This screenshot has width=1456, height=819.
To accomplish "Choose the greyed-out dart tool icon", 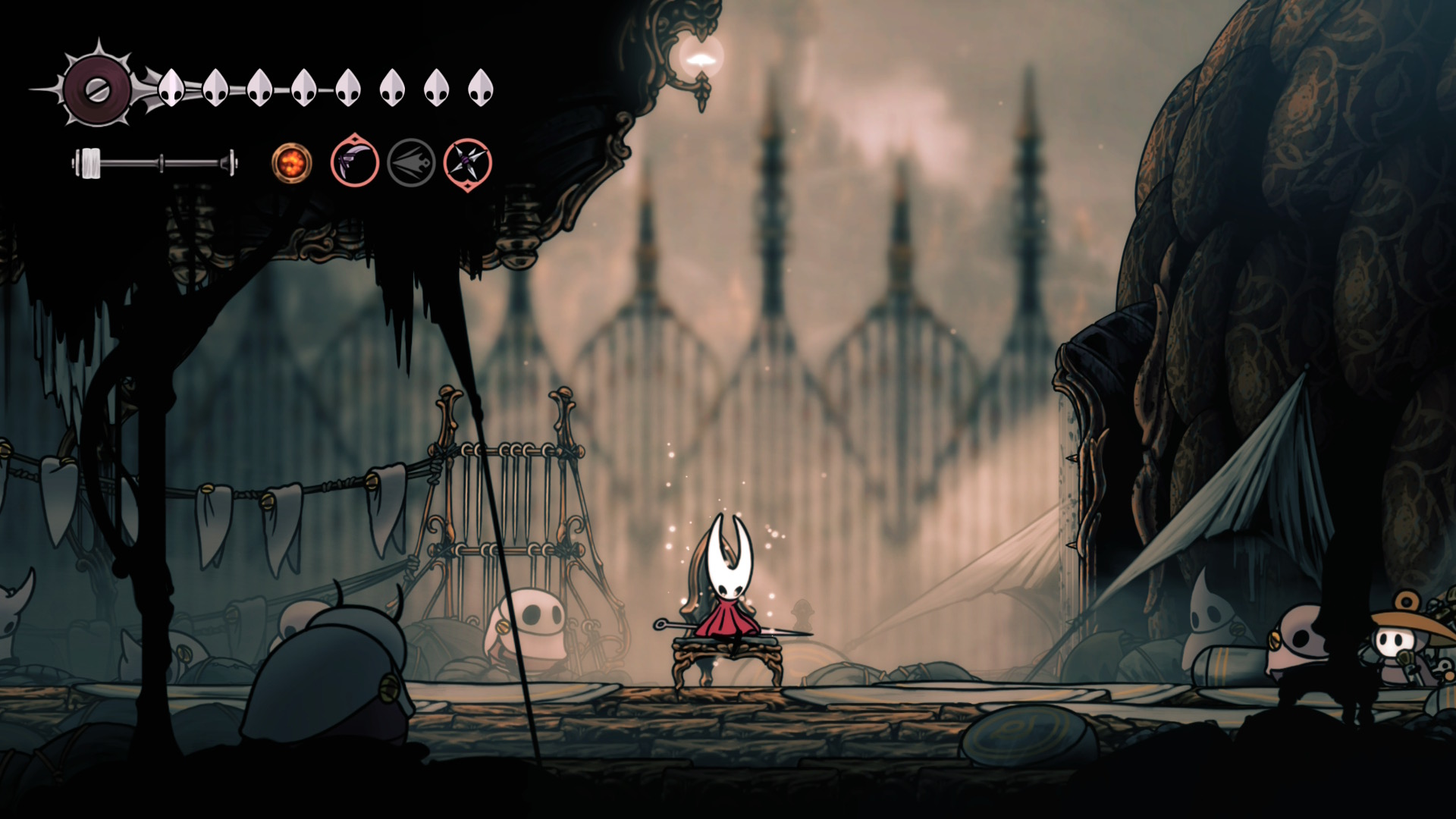I will (411, 162).
